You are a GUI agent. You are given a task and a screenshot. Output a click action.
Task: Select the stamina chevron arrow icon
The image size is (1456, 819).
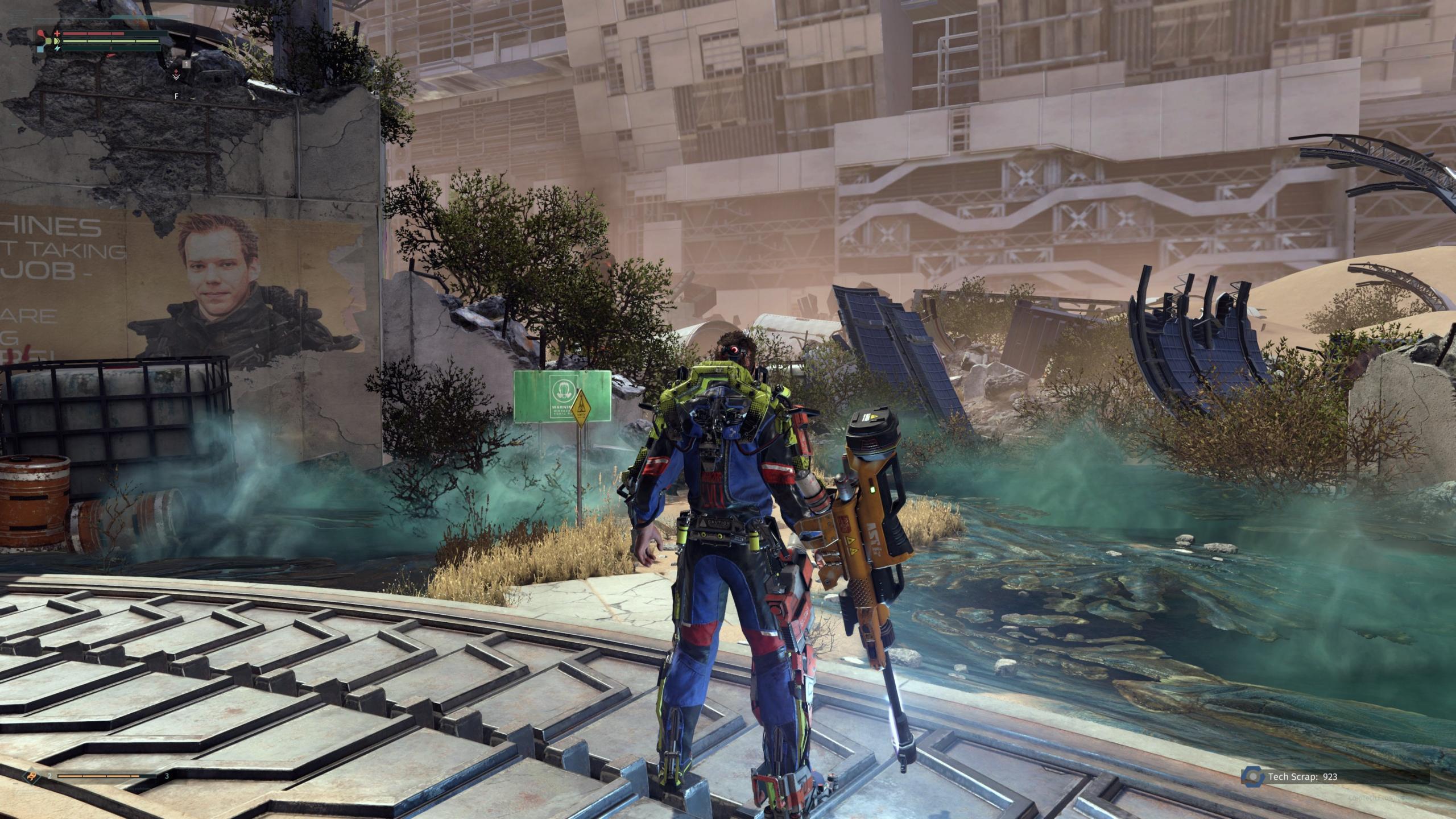57,42
